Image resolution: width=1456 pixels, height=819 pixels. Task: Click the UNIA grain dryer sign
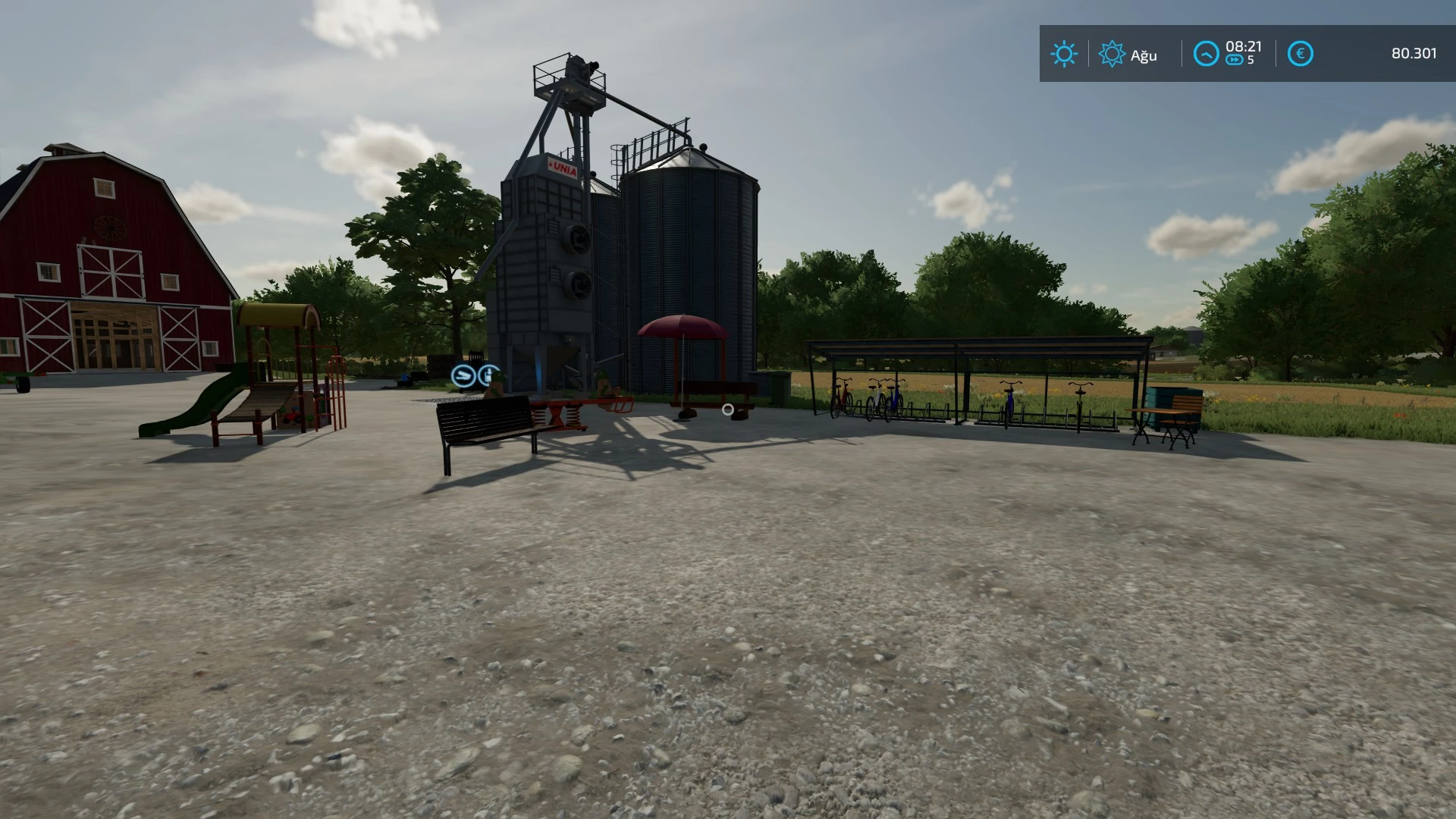(561, 168)
